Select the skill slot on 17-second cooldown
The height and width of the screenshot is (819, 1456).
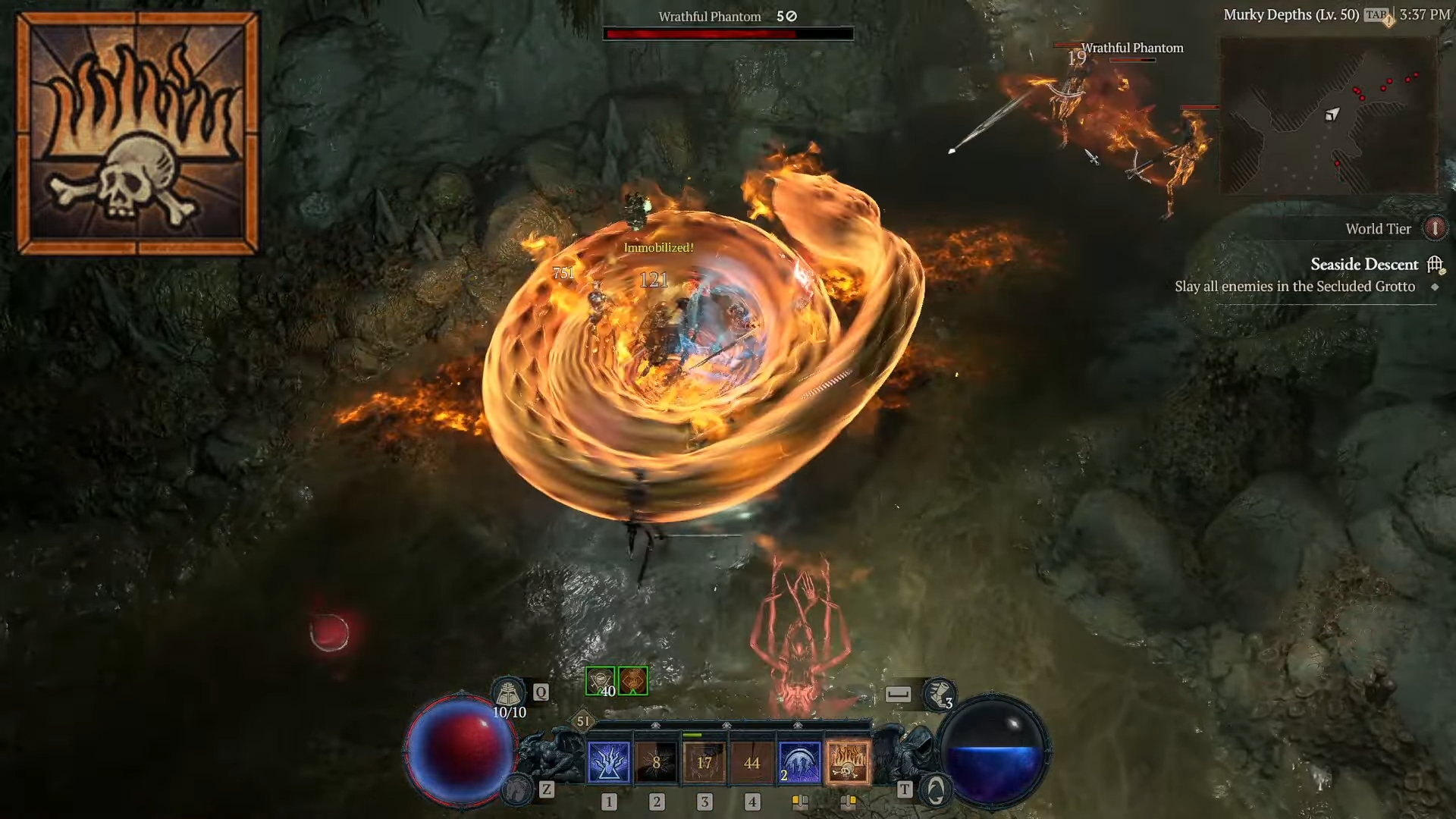click(x=704, y=762)
